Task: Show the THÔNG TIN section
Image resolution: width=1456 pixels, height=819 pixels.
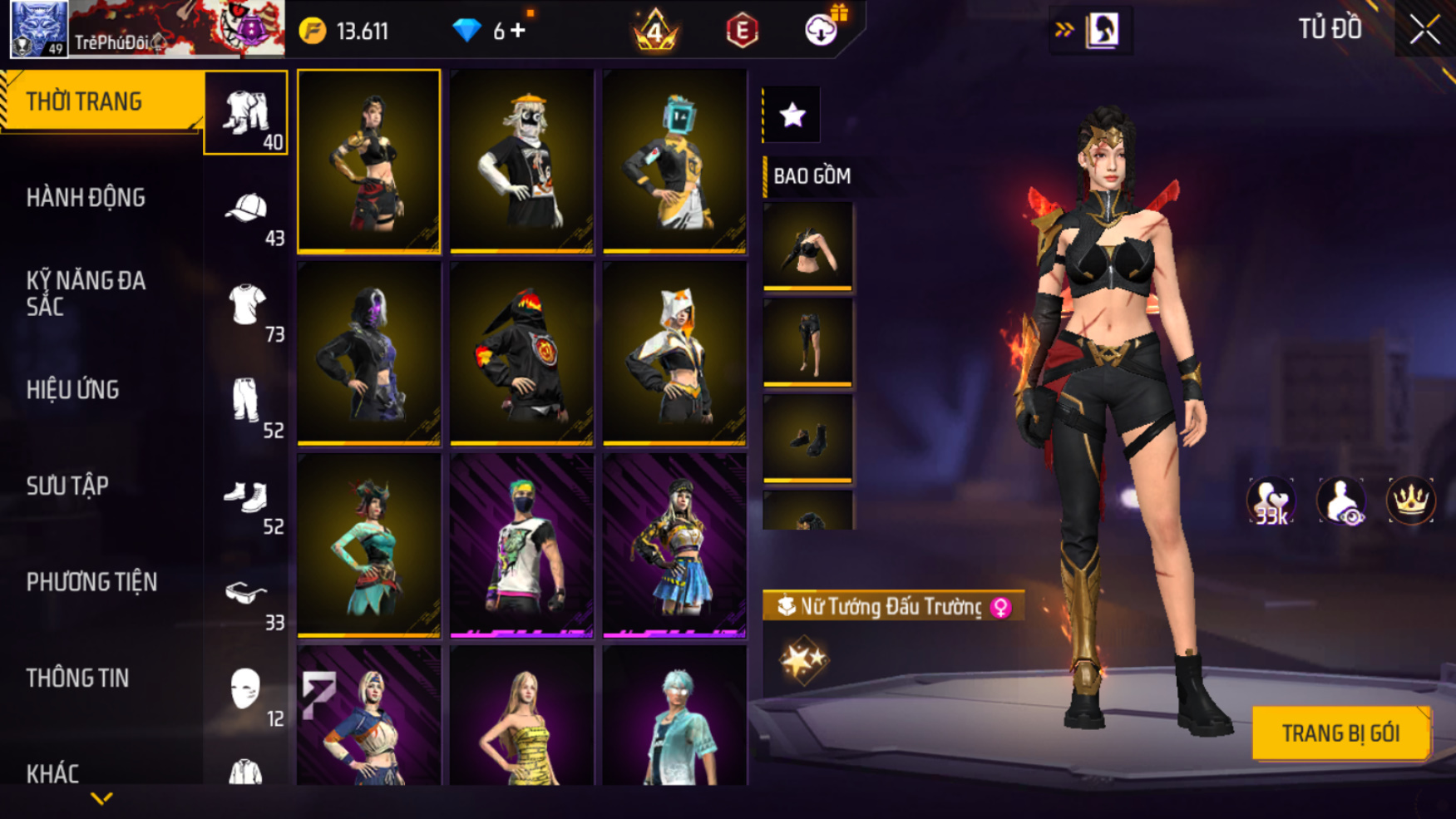Action: [x=78, y=678]
